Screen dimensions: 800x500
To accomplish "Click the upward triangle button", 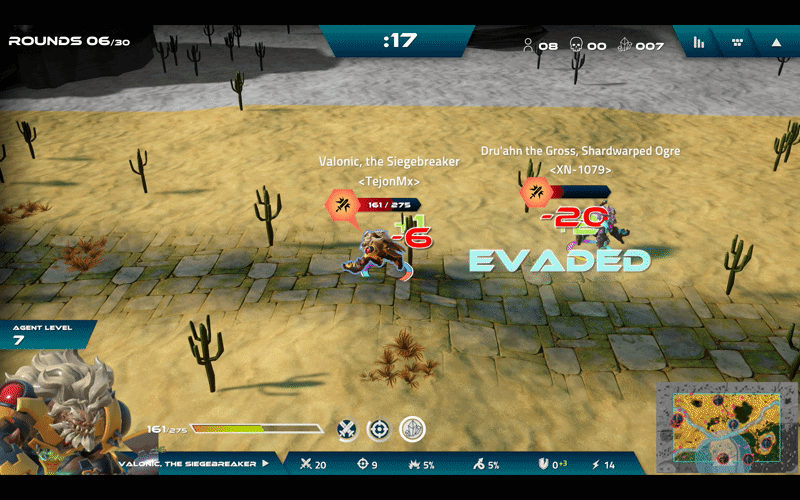I will 776,43.
